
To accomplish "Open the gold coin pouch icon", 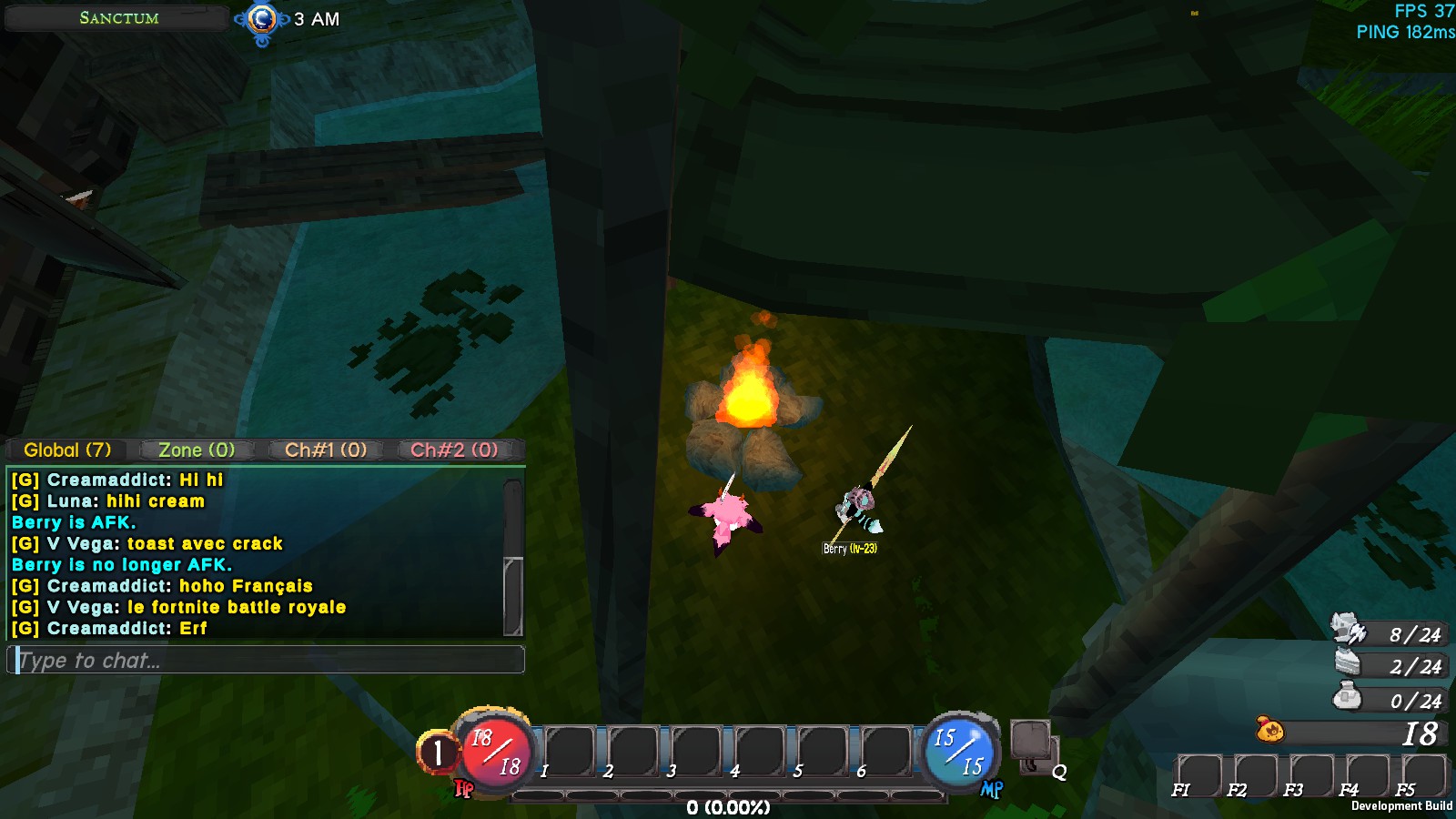I will click(1270, 730).
